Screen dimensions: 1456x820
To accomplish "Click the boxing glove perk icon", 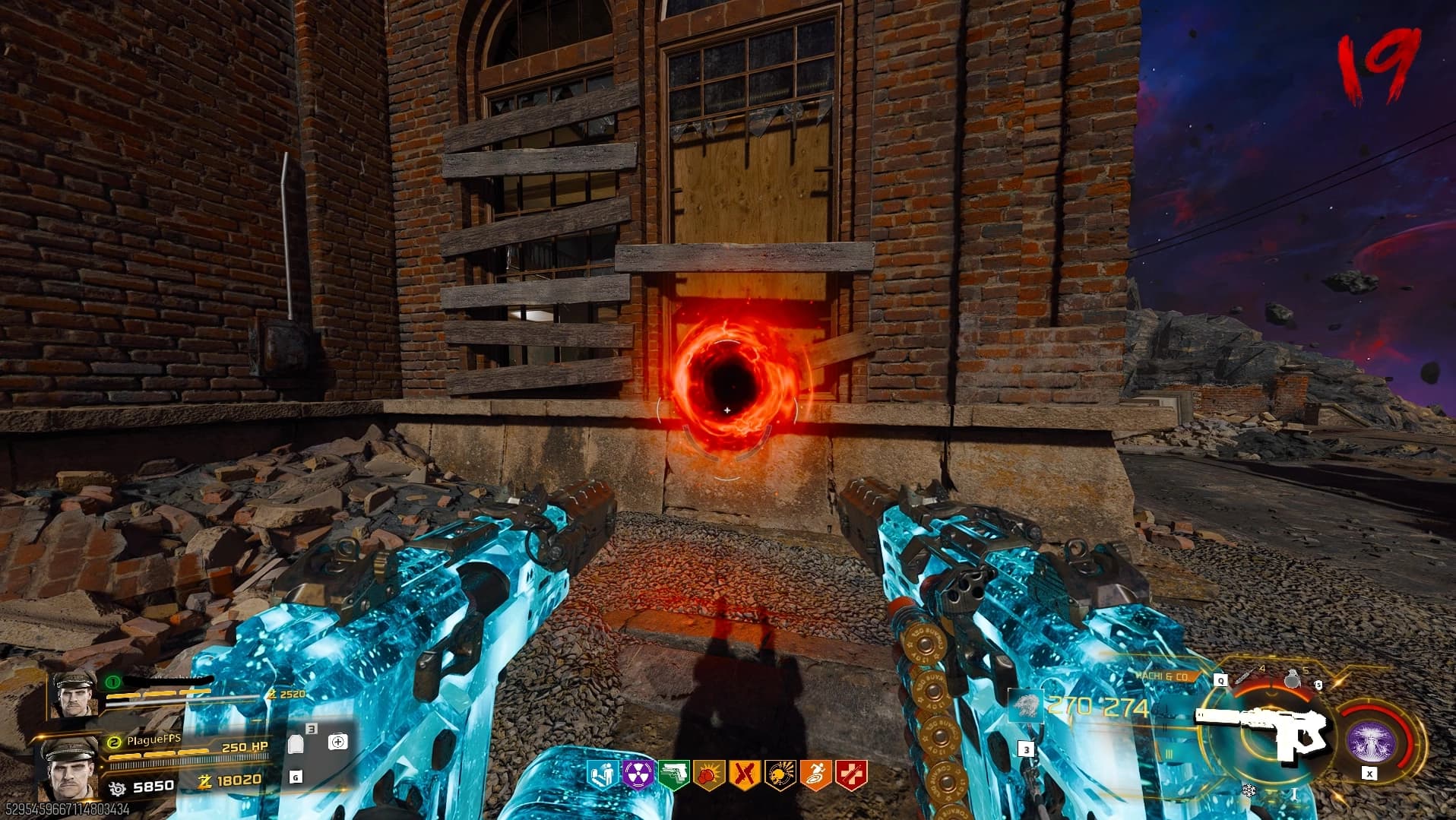I will click(708, 775).
